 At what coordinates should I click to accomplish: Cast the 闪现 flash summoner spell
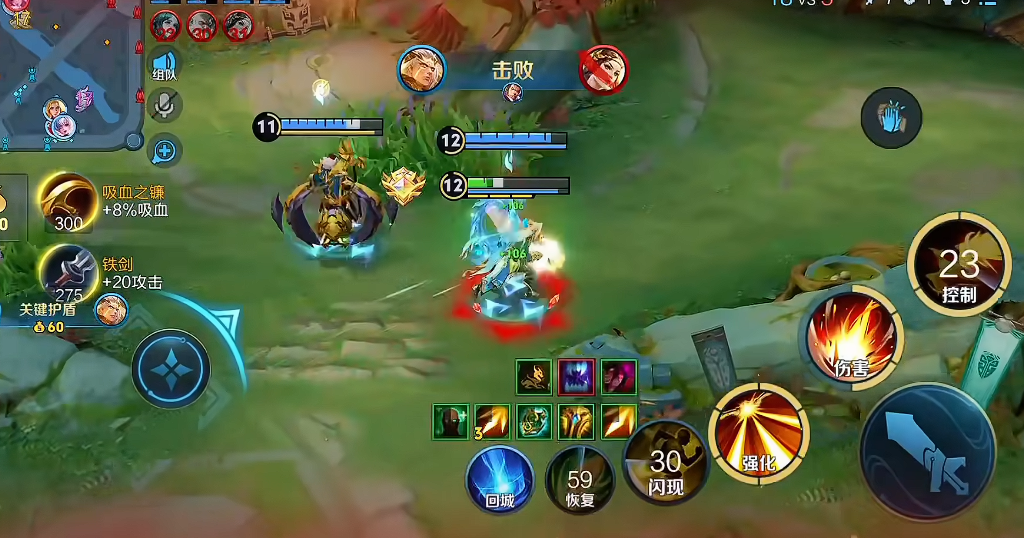coord(665,463)
